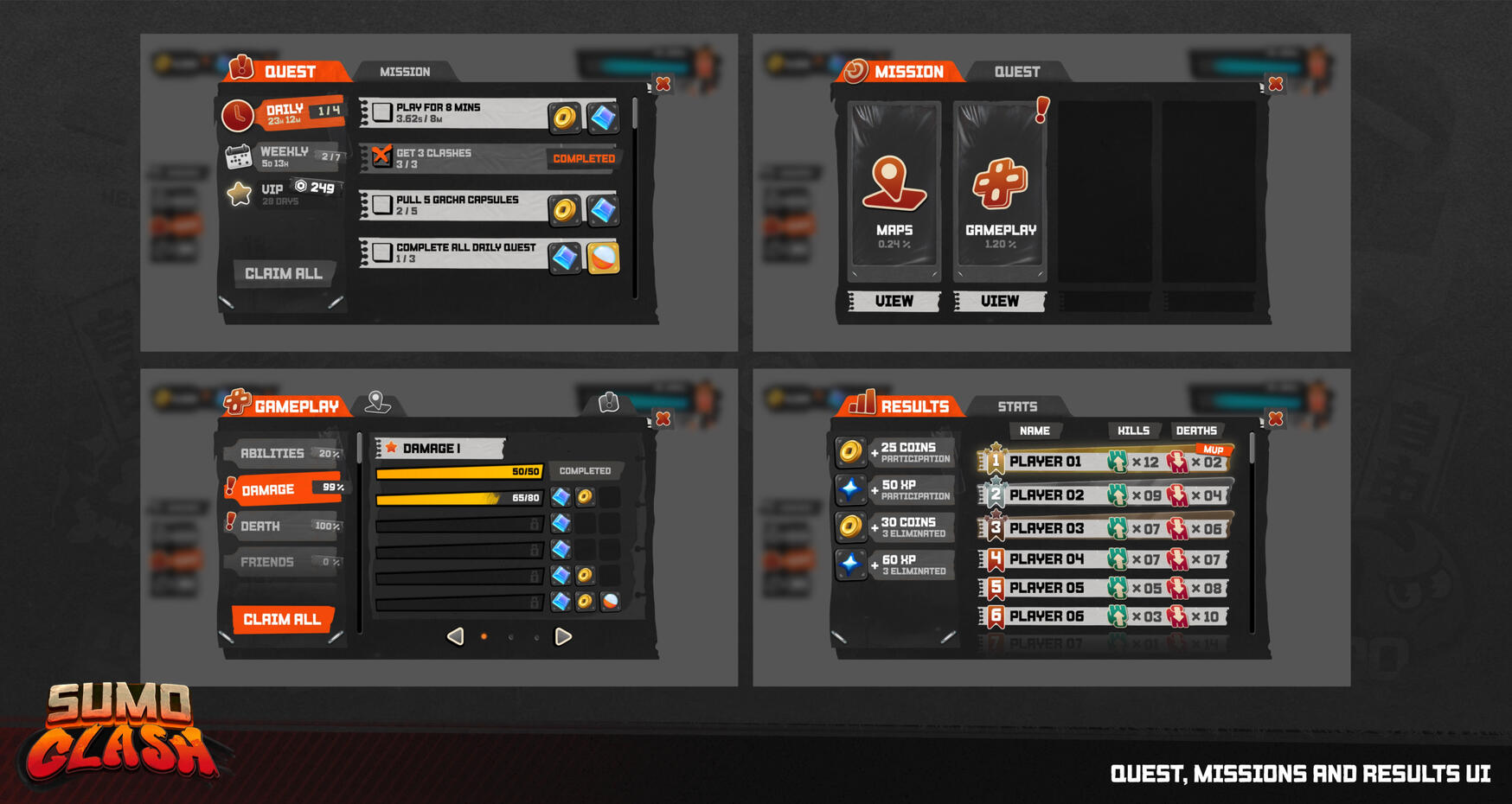The image size is (1512, 804).
Task: Choose the Abilities mission category
Action: coord(282,453)
